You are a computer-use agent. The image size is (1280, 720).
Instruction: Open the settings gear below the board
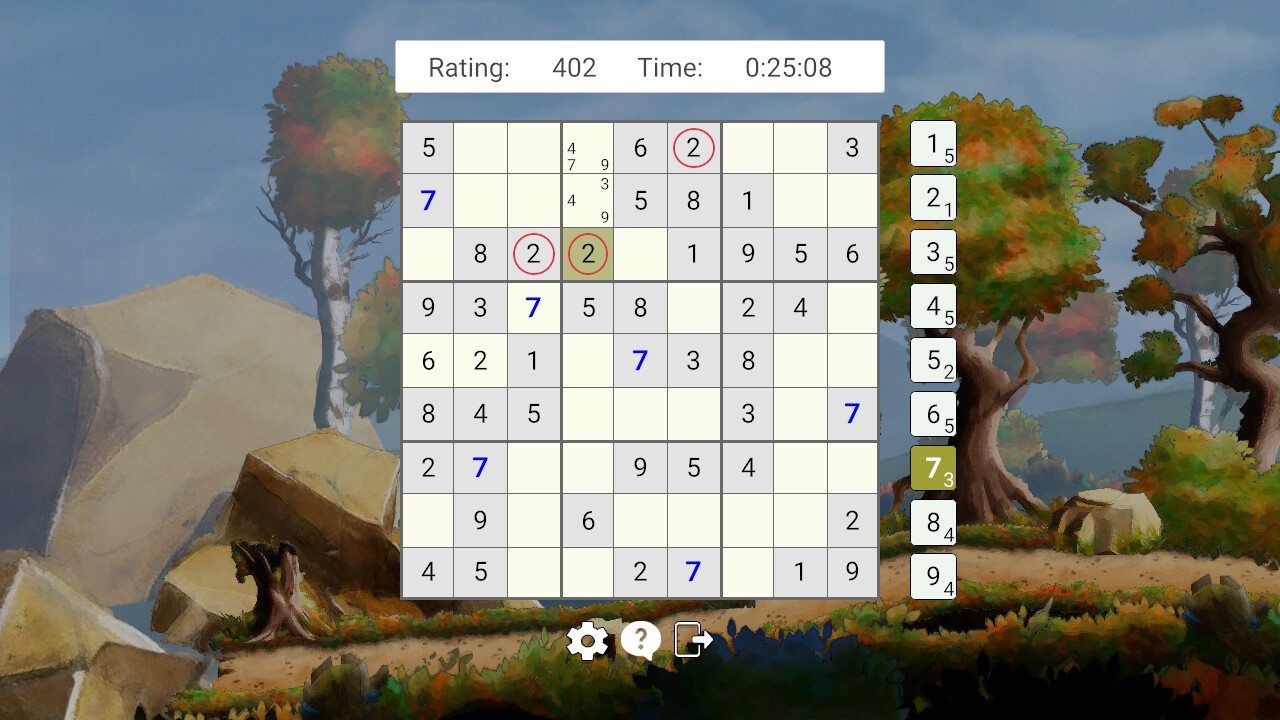coord(588,640)
